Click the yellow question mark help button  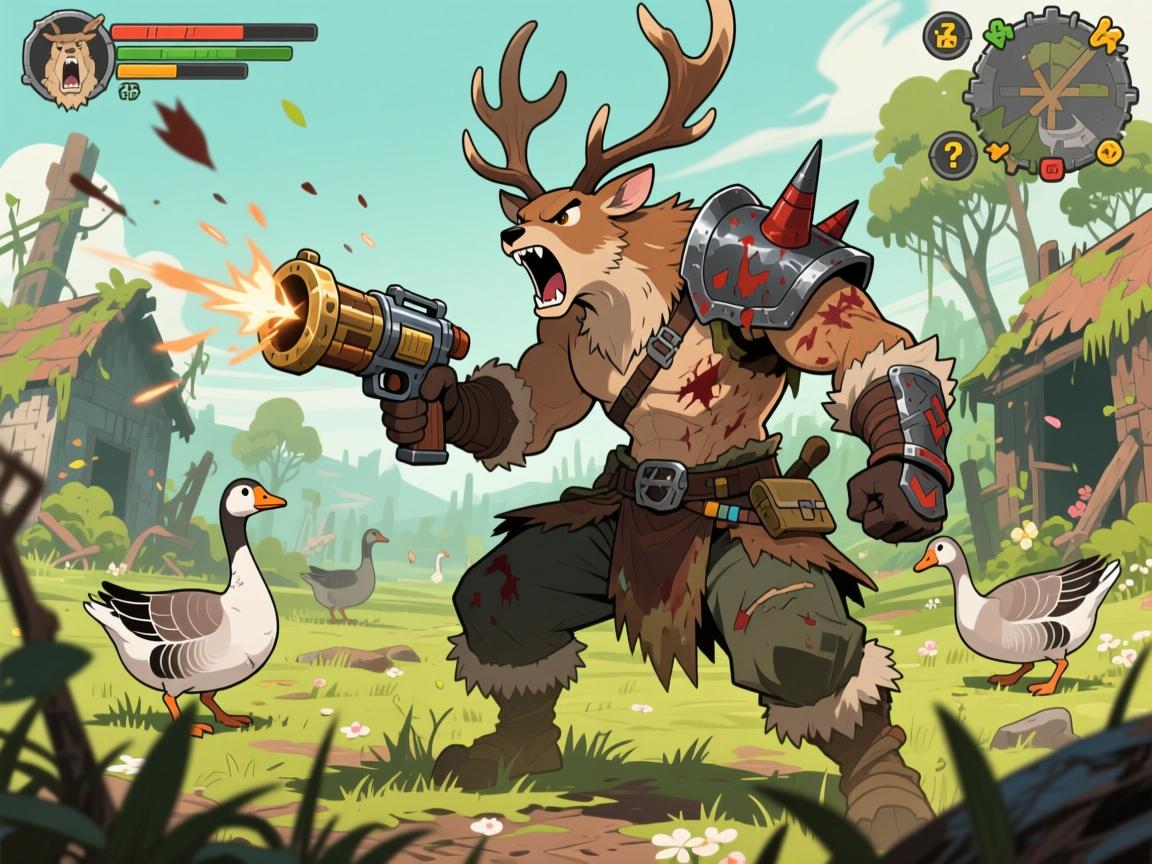click(x=951, y=155)
